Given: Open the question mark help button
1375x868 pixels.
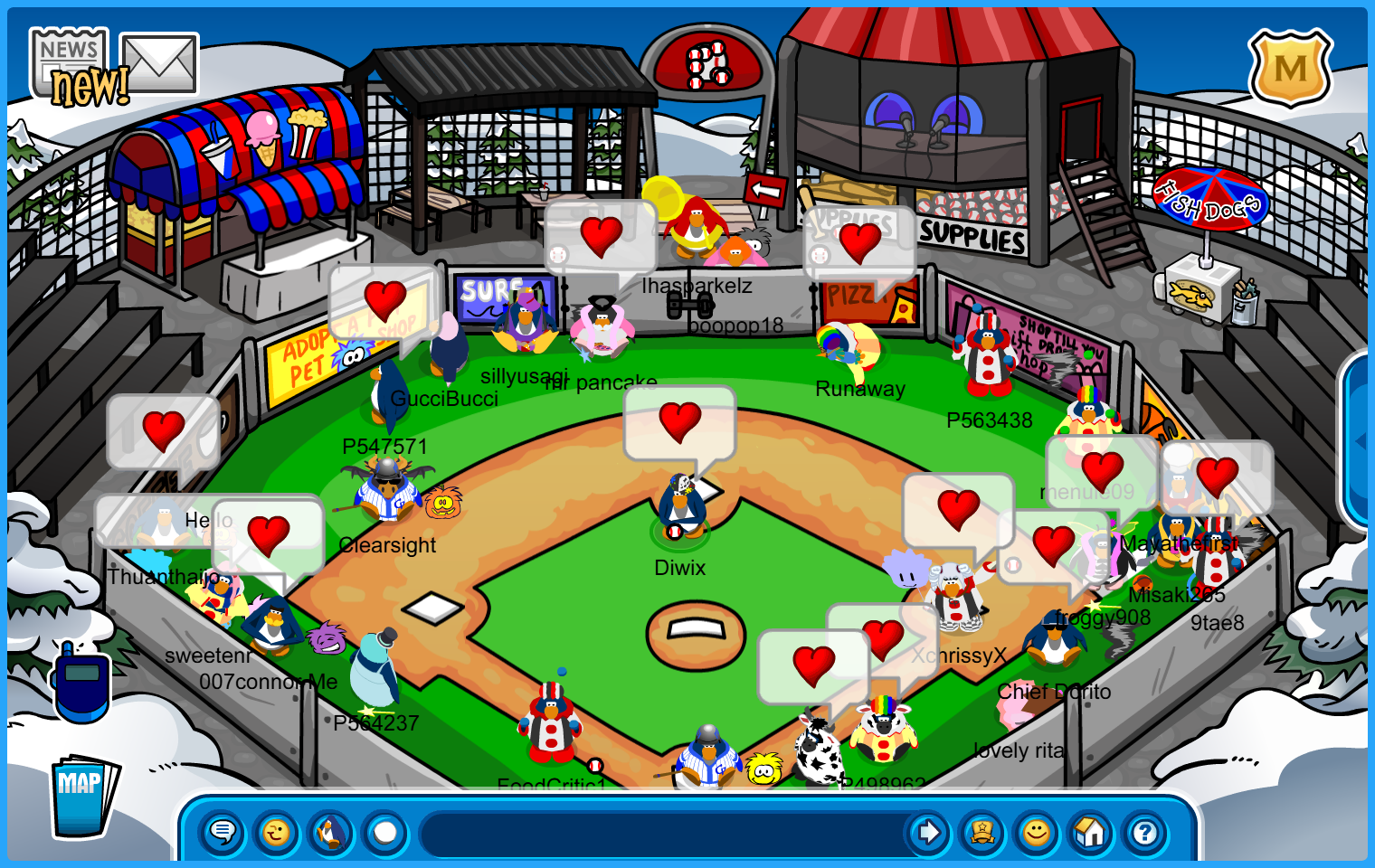Looking at the screenshot, I should click(1145, 832).
